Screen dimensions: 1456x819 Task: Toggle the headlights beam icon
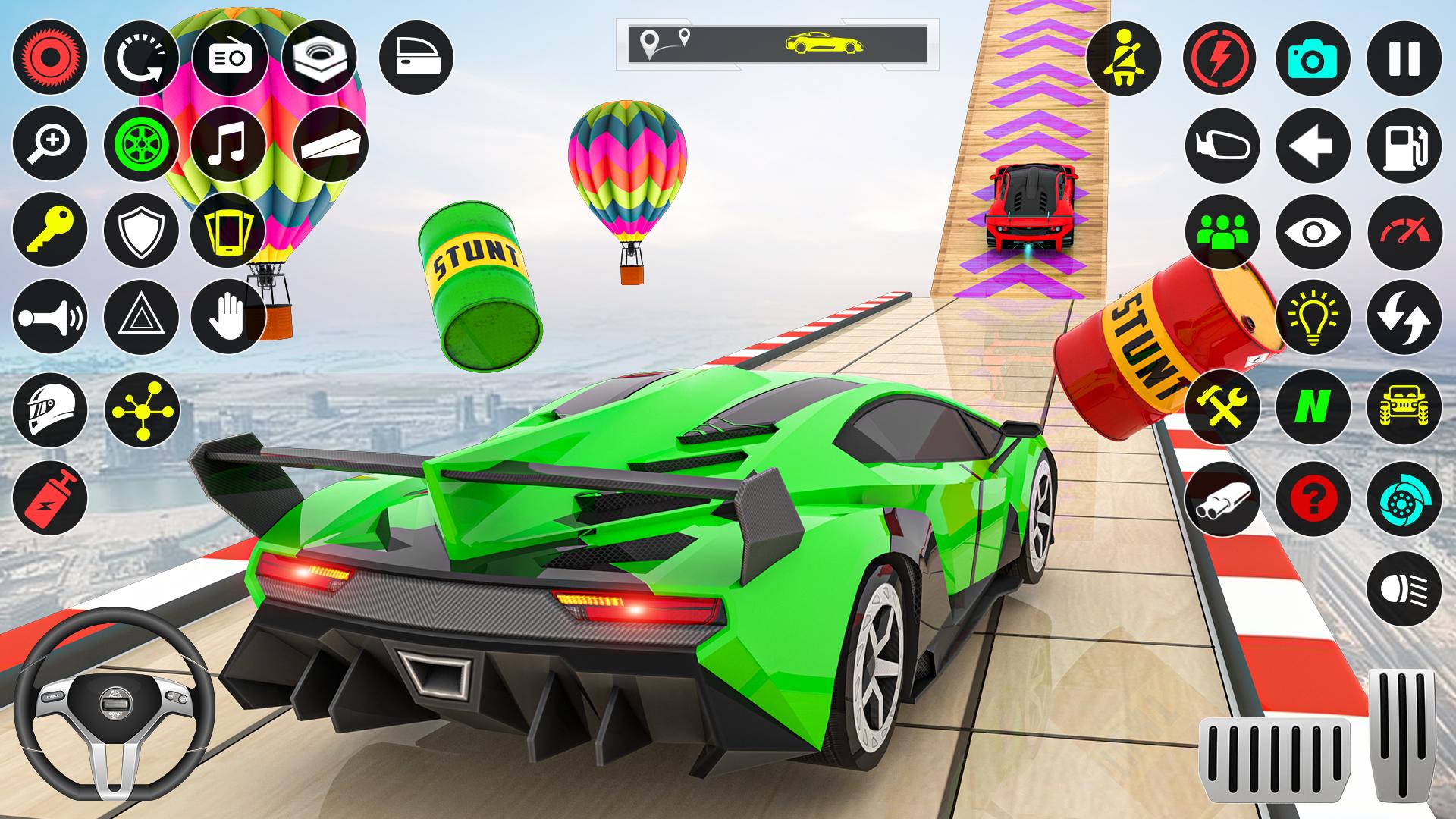coord(1404,588)
